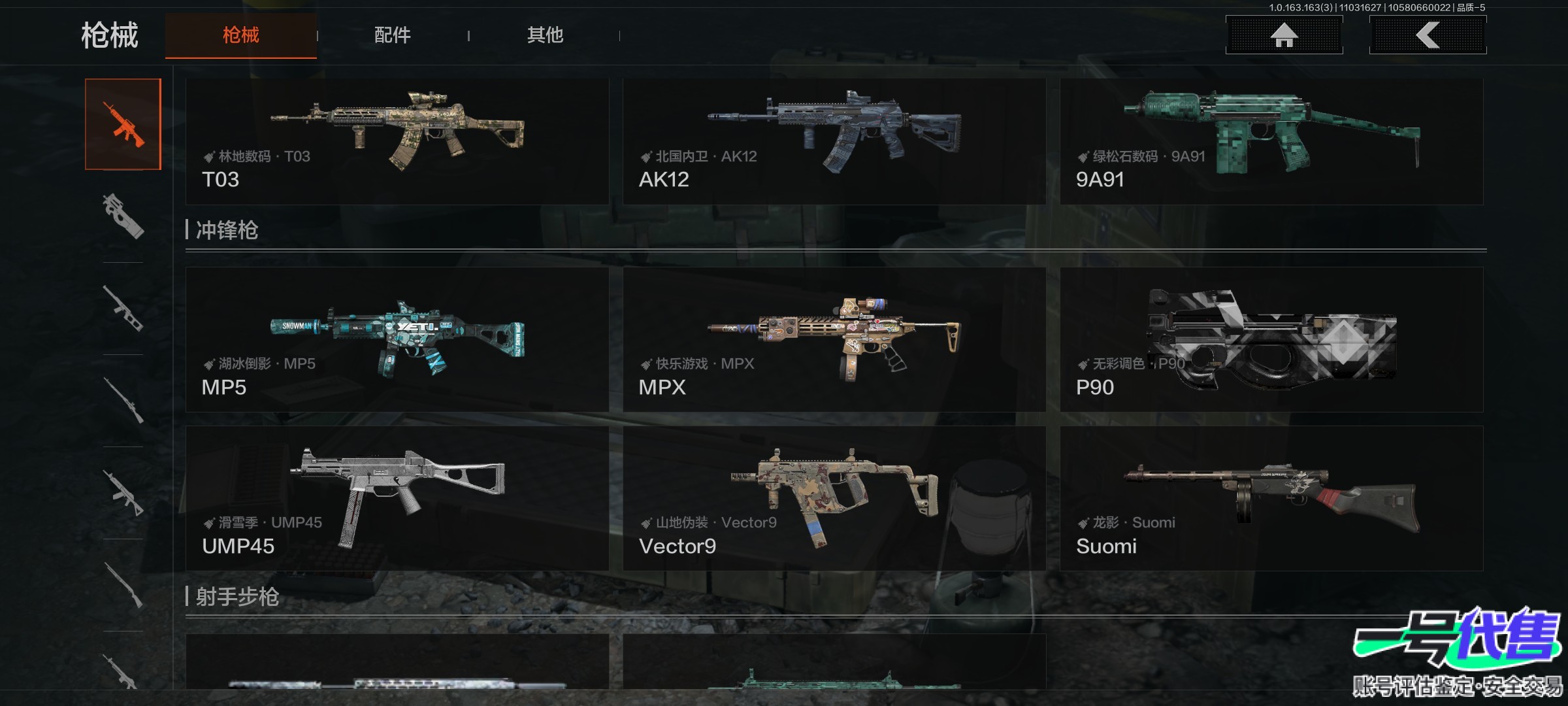
Task: Select the orange assault rifle category icon
Action: 123,124
